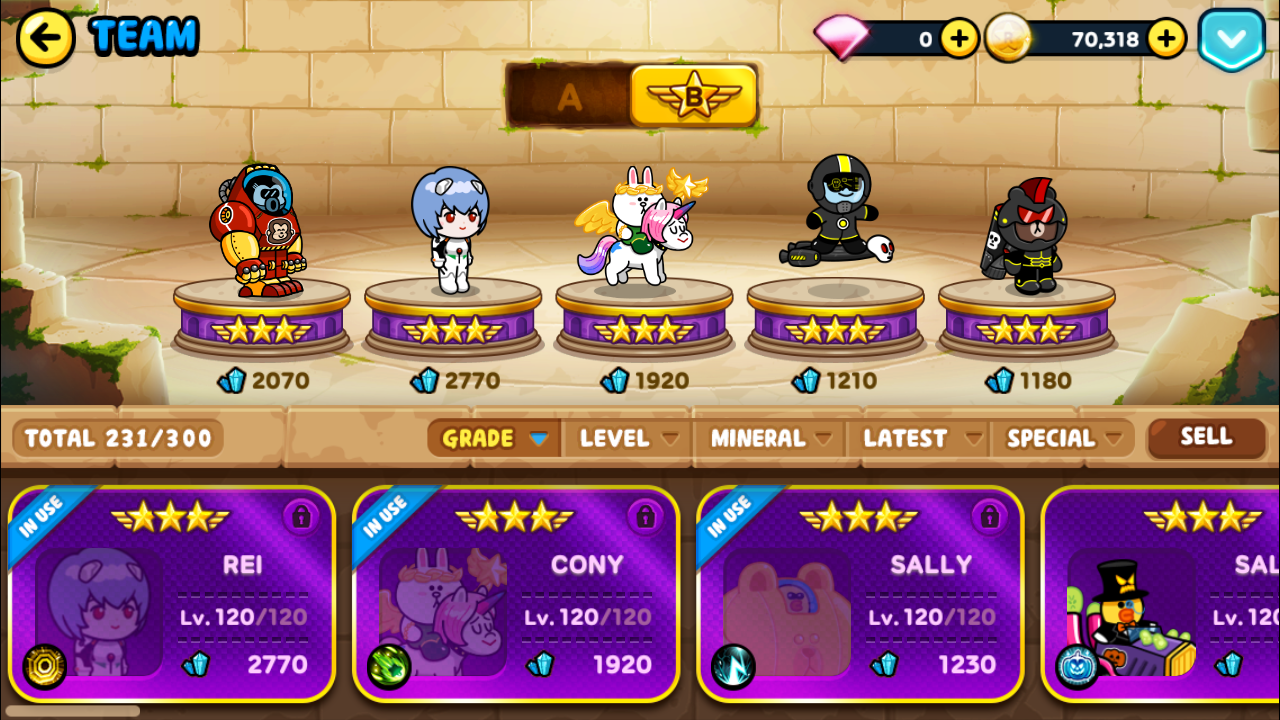Select the 2070 red robot team slot
This screenshot has width=1280, height=720.
pos(260,240)
